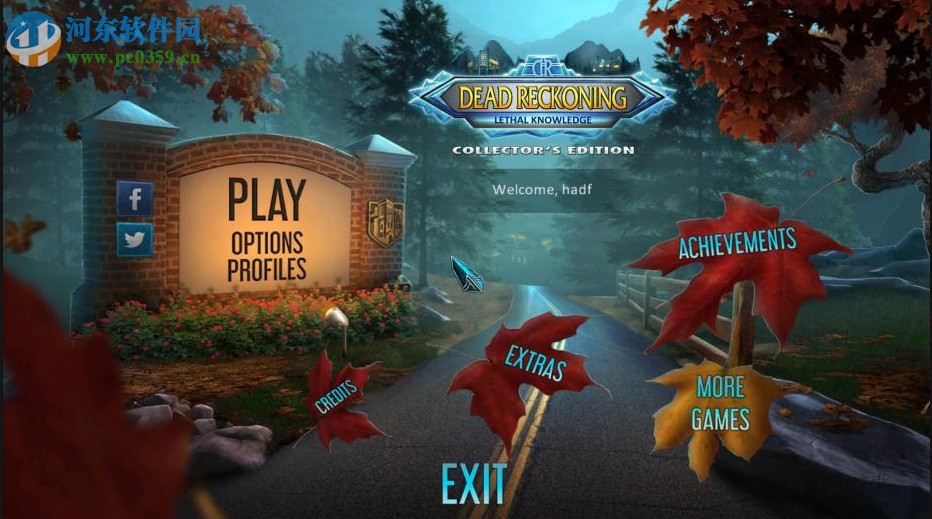Image resolution: width=932 pixels, height=519 pixels.
Task: Open the Facebook page icon
Action: tap(135, 198)
